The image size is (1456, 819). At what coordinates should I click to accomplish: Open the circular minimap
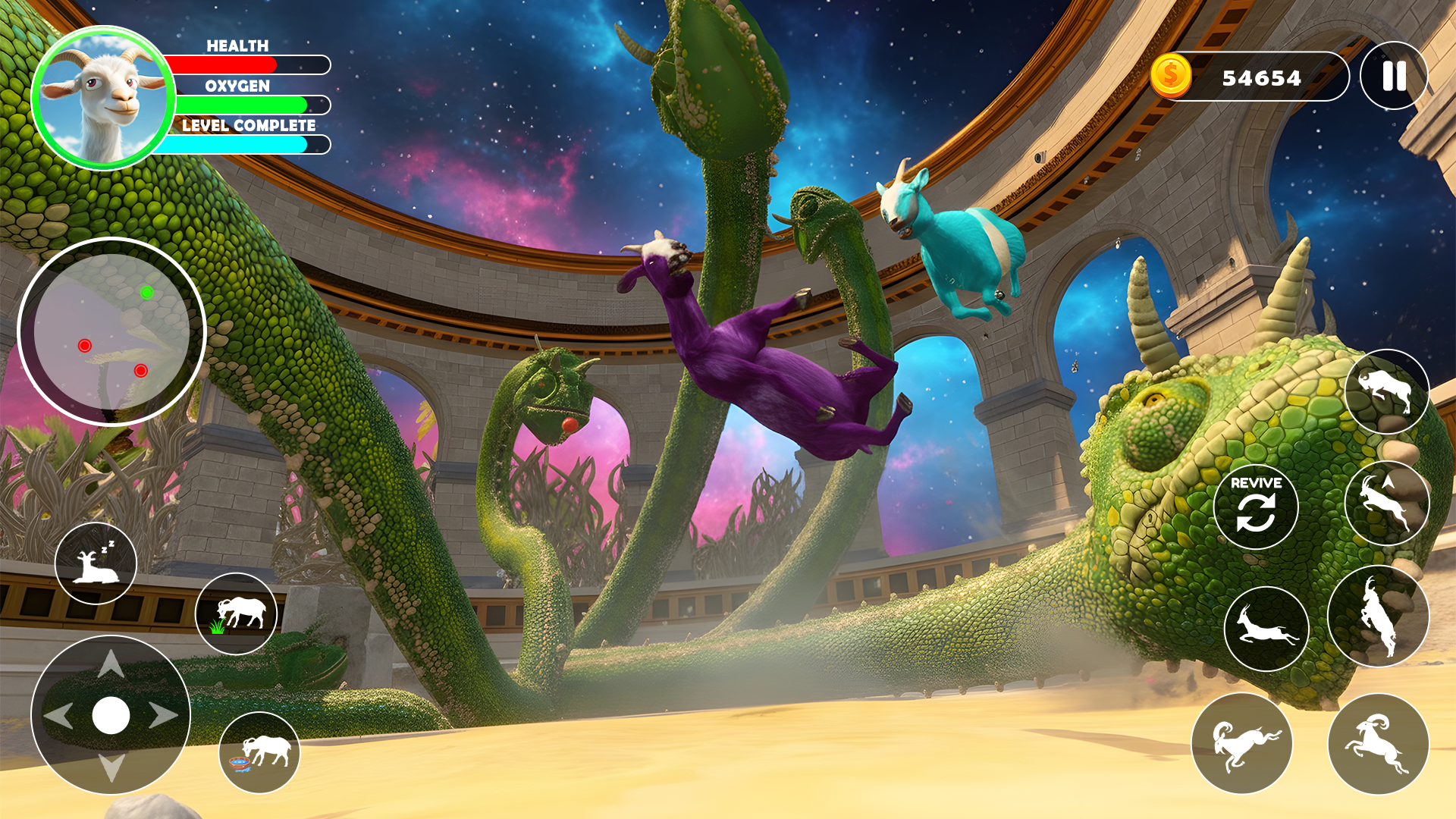click(111, 332)
